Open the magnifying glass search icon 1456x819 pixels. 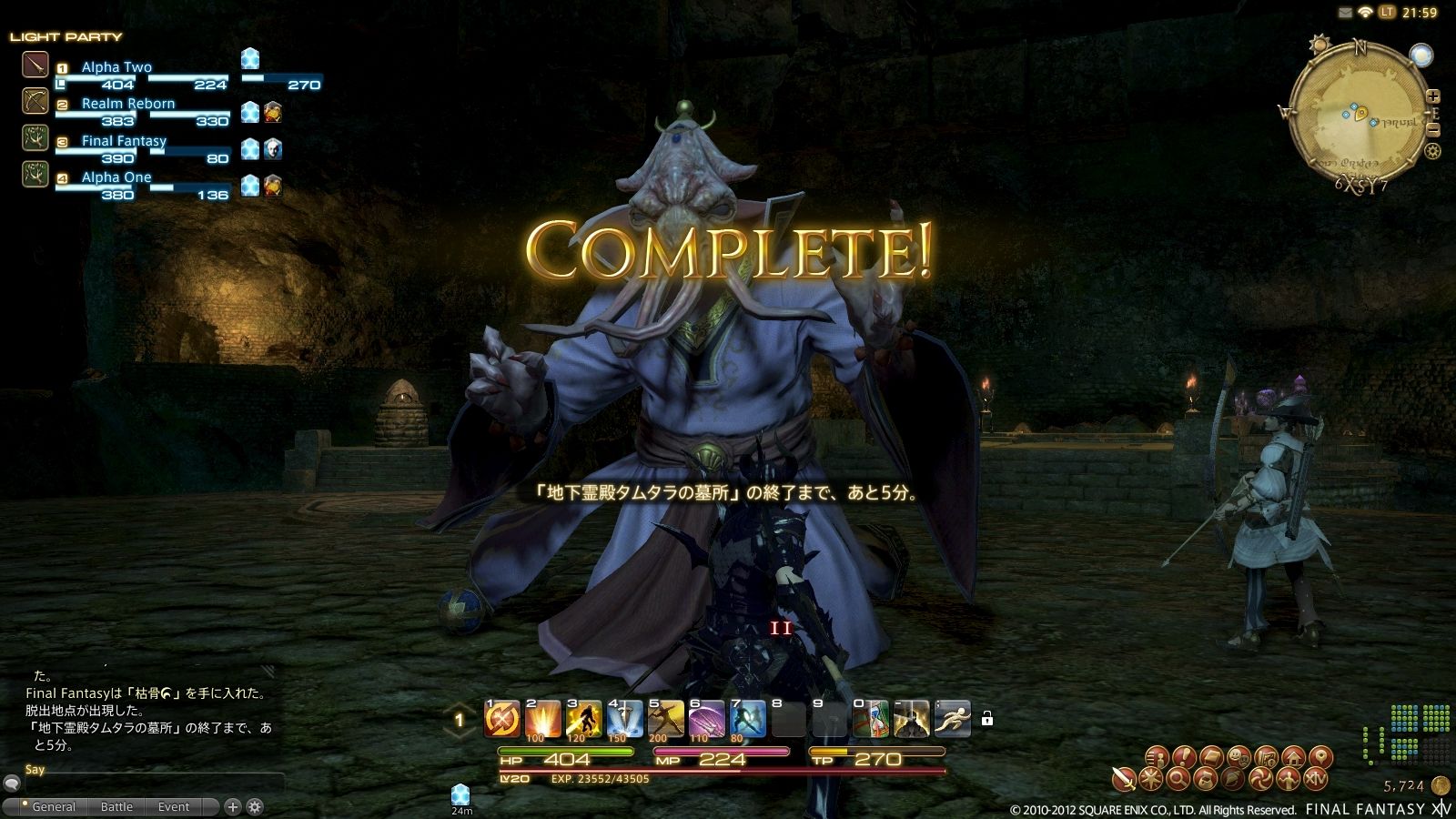click(x=1176, y=779)
